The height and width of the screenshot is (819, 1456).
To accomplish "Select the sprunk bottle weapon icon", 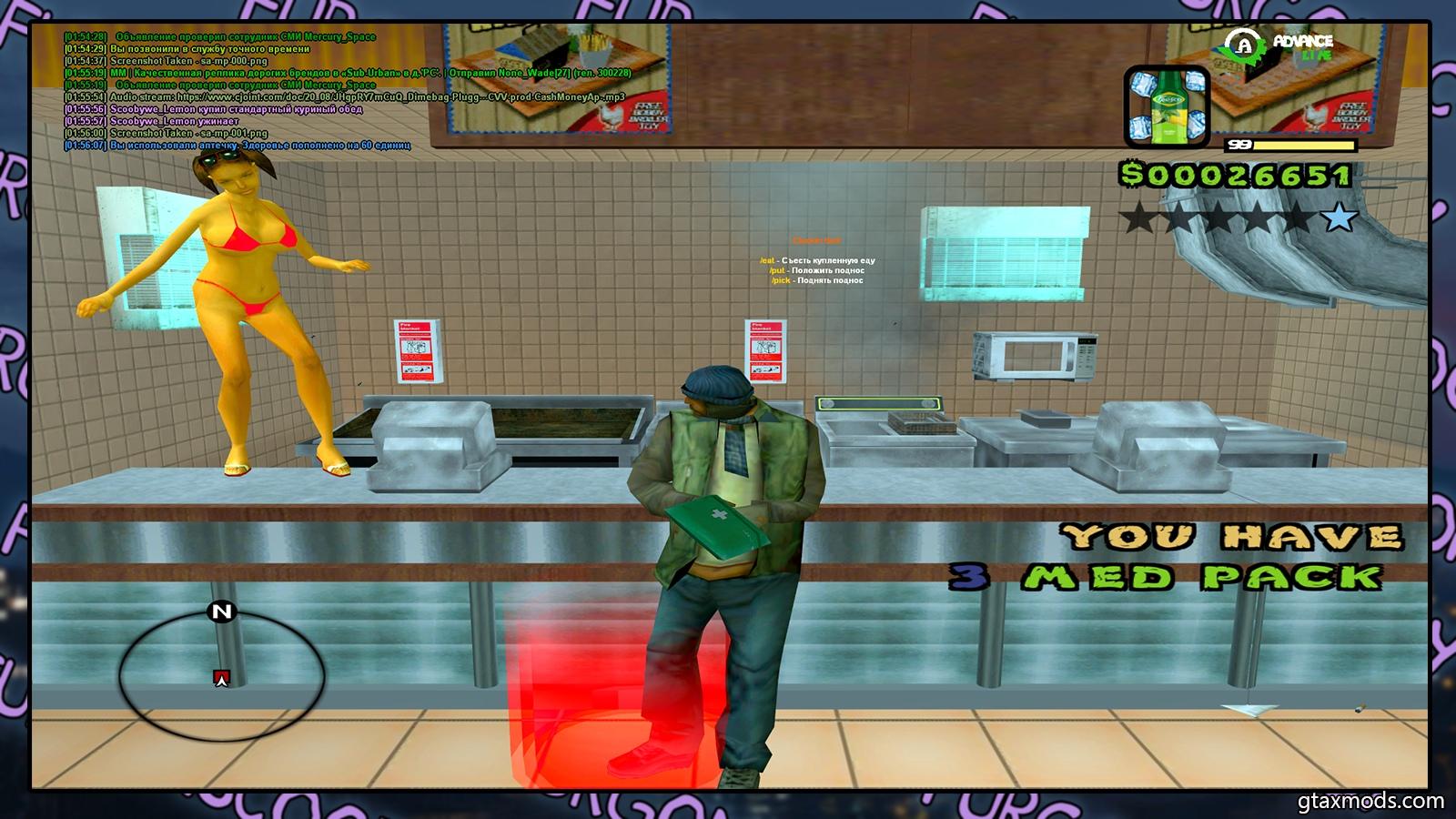I will pyautogui.click(x=1167, y=107).
